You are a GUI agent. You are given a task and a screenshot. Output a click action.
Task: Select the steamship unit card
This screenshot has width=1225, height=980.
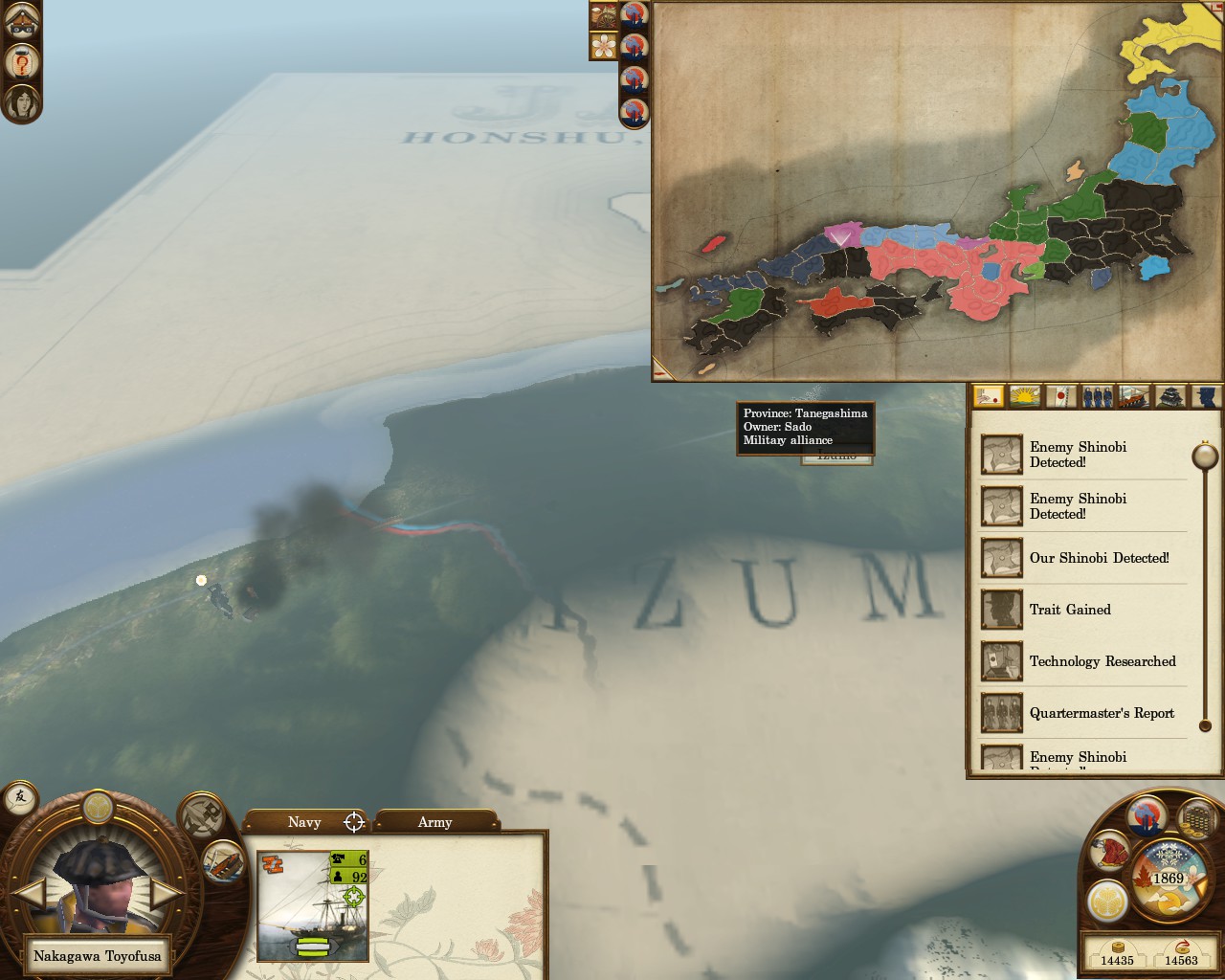point(313,905)
